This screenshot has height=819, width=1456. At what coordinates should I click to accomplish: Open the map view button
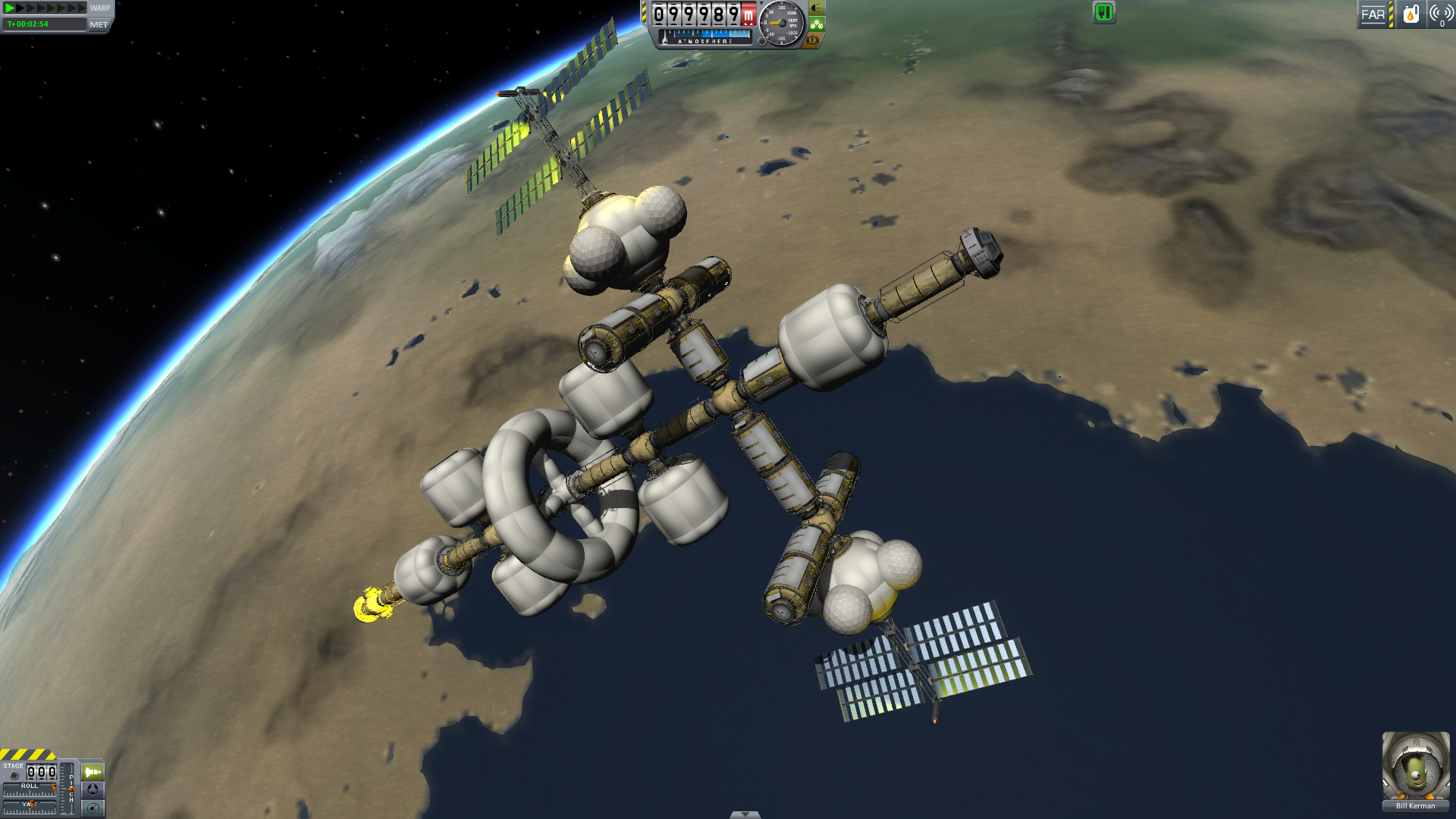[x=93, y=808]
